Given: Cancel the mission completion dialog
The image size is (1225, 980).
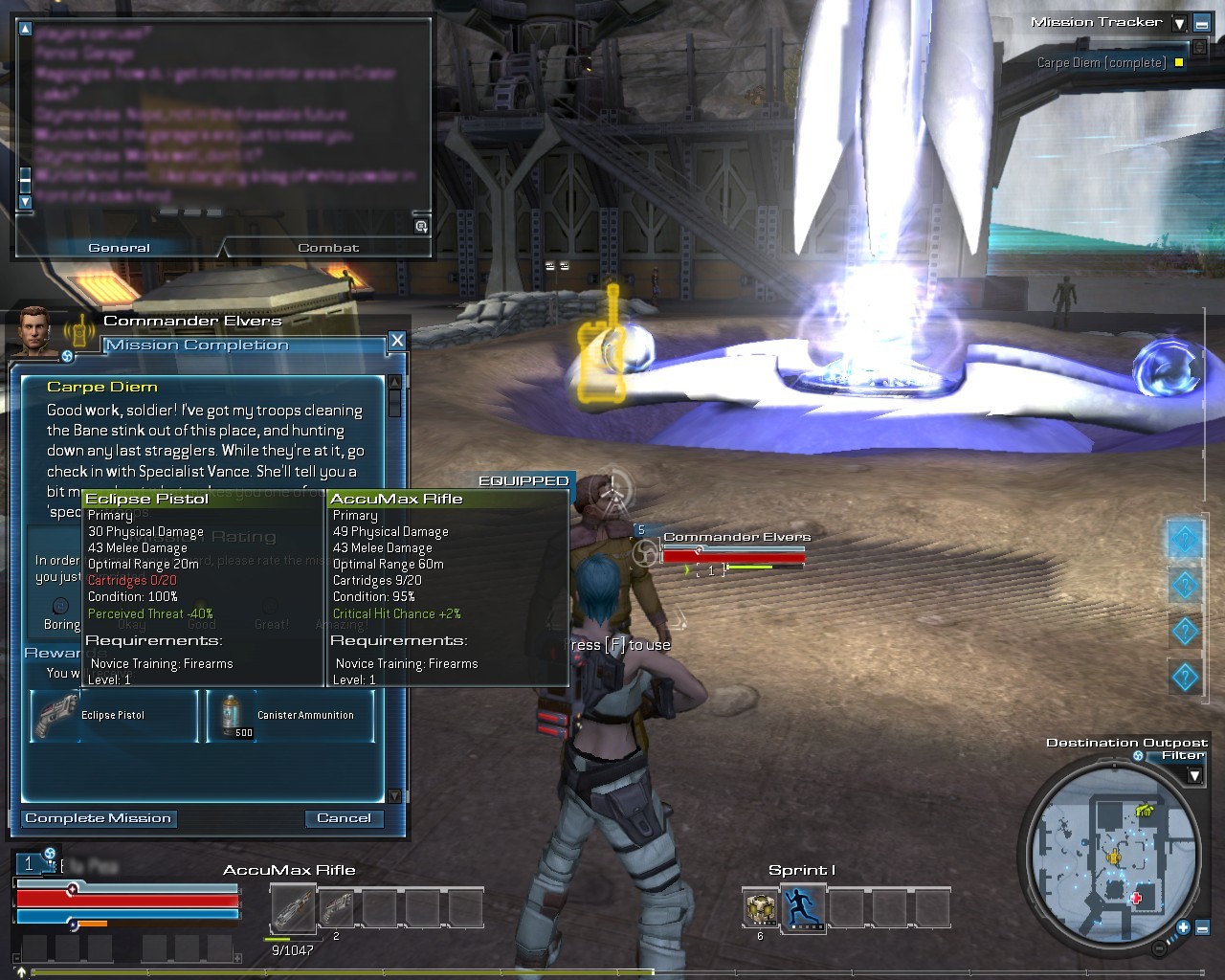Looking at the screenshot, I should coord(344,818).
